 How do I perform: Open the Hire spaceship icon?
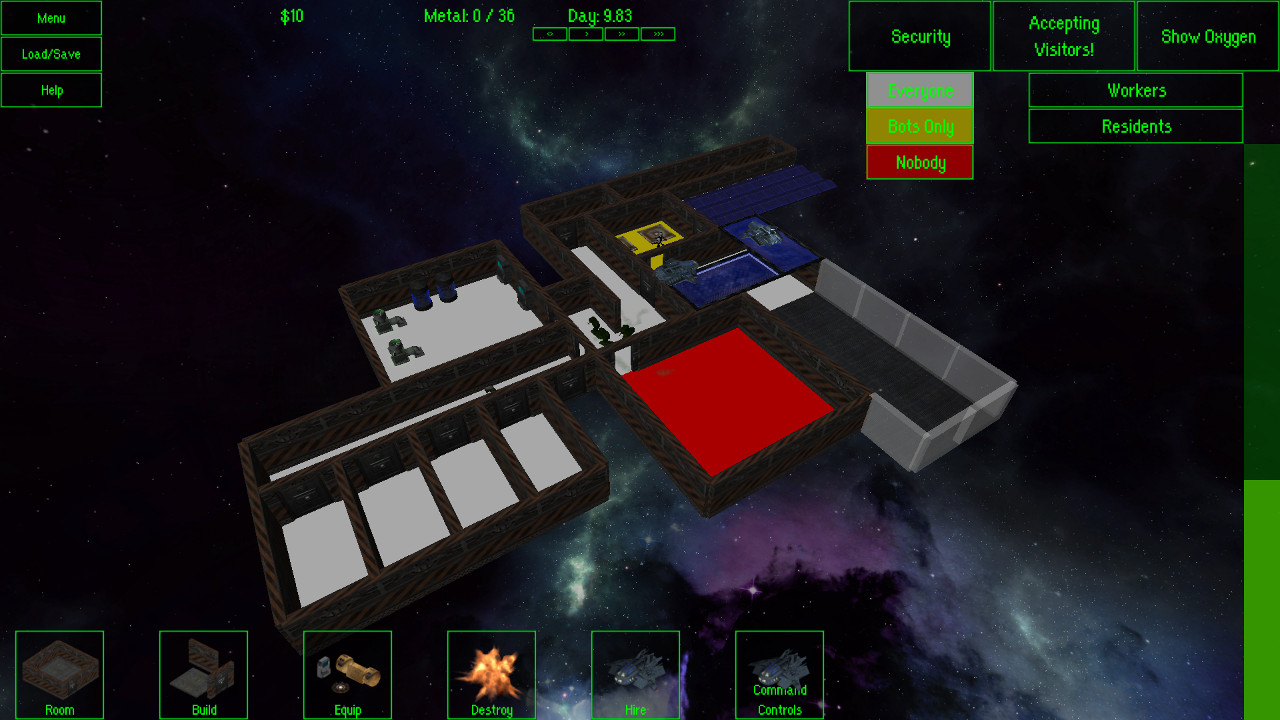coord(635,674)
